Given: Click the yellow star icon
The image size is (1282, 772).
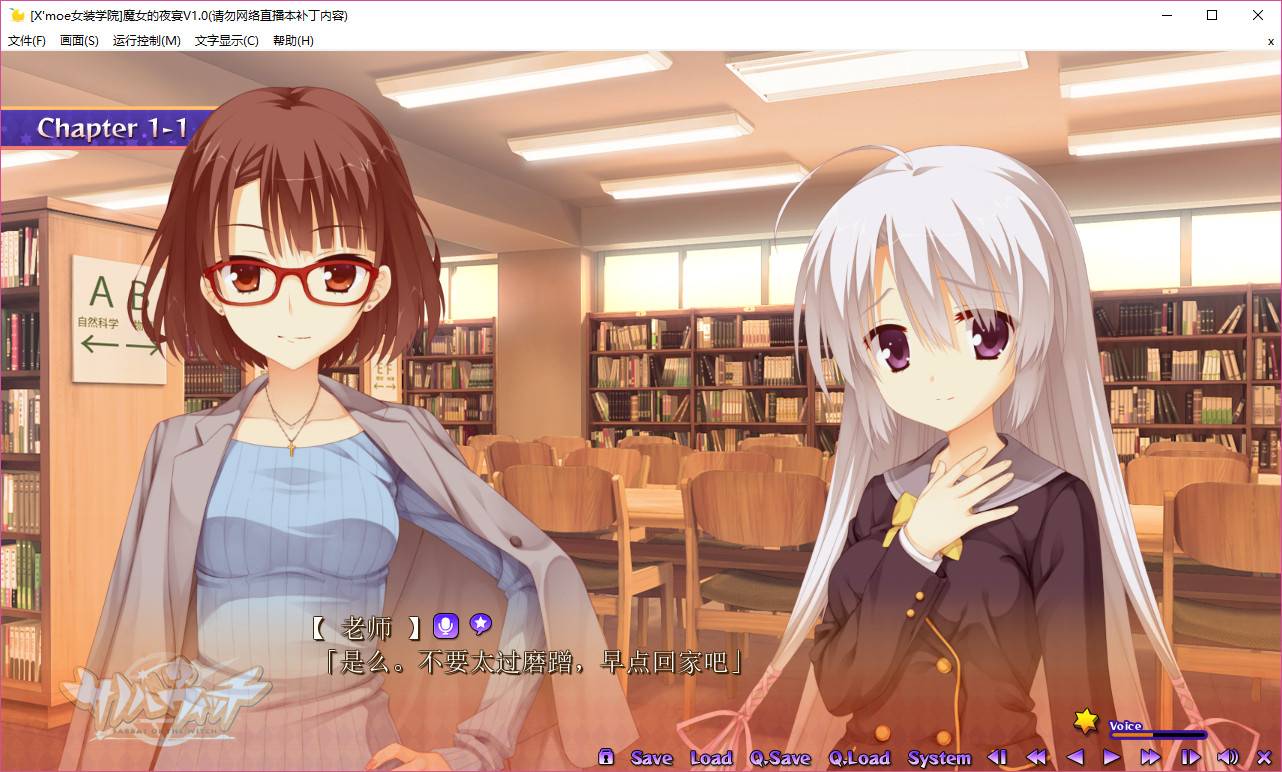Looking at the screenshot, I should click(1086, 720).
